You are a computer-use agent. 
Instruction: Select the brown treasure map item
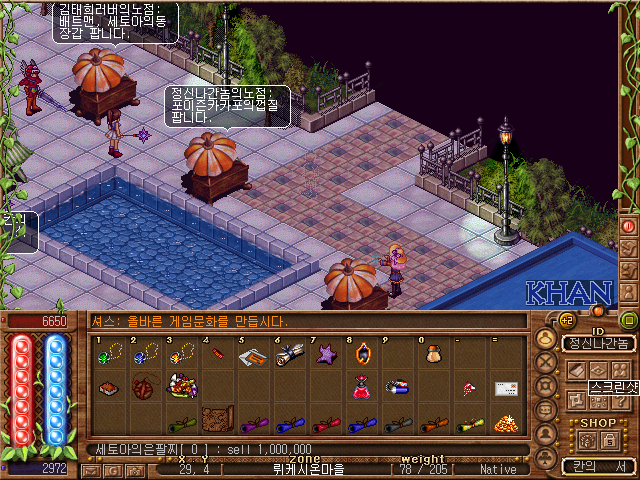(217, 419)
